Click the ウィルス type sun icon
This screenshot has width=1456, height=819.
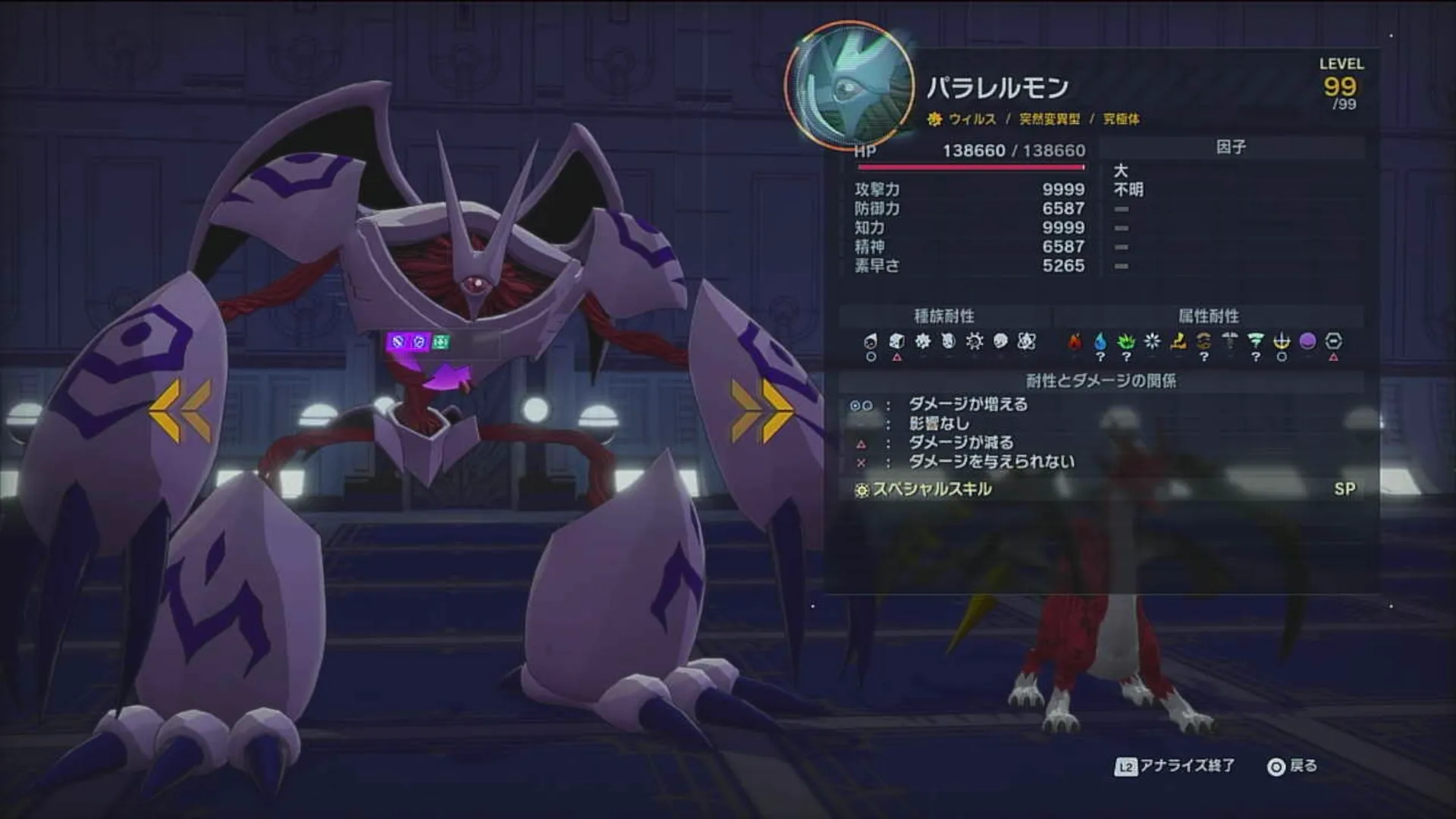pyautogui.click(x=934, y=119)
